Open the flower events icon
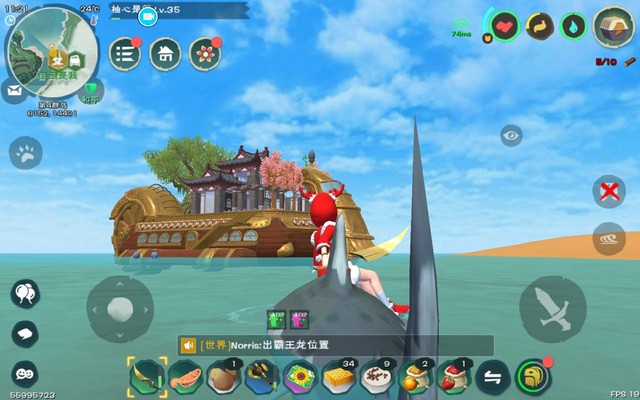Image resolution: width=640 pixels, height=400 pixels. coord(205,54)
